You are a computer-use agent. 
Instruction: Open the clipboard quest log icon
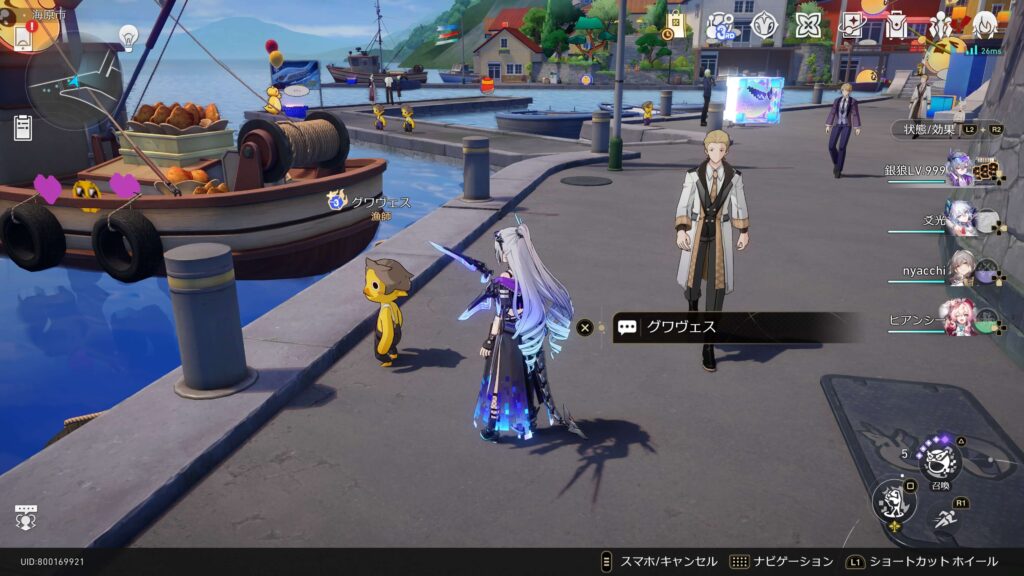(x=22, y=127)
